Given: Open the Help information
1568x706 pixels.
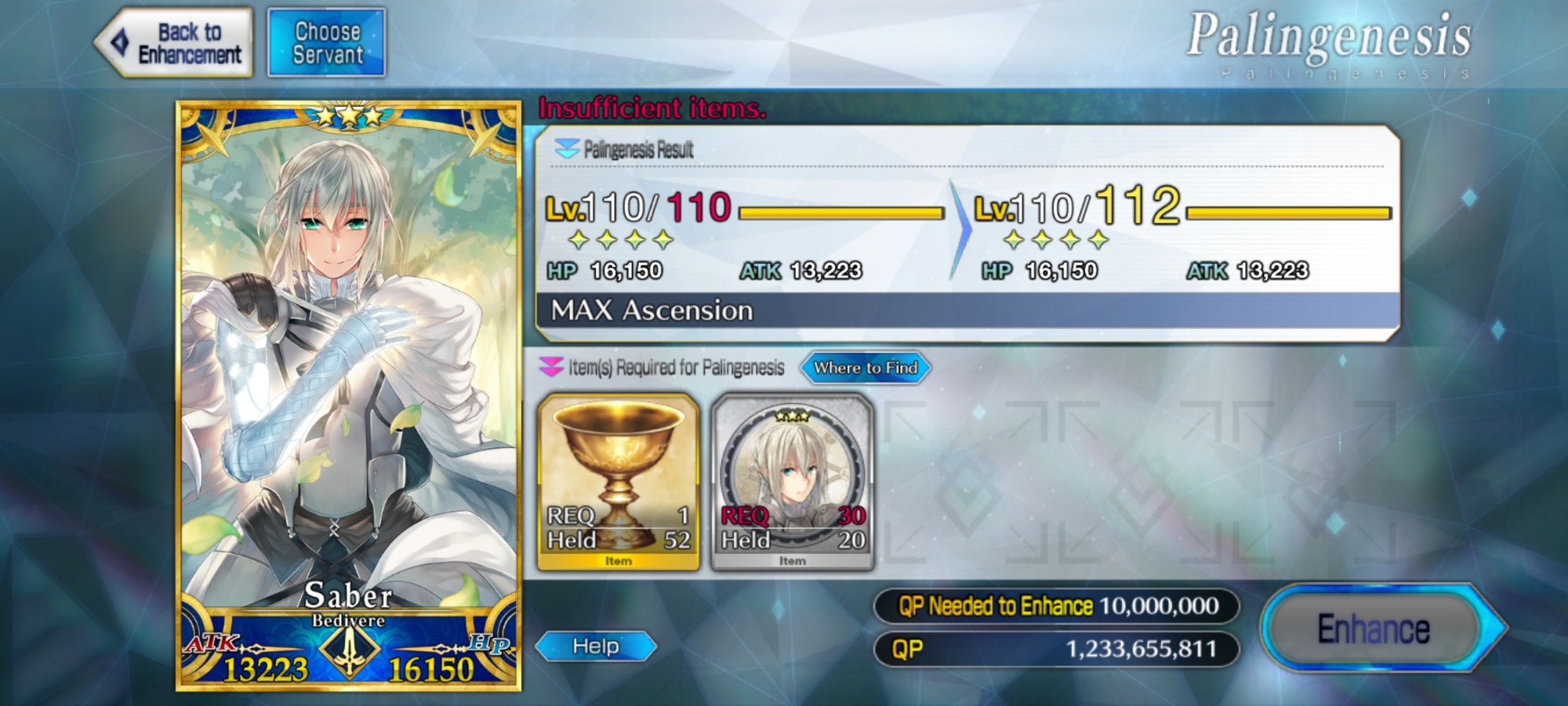Looking at the screenshot, I should [596, 646].
